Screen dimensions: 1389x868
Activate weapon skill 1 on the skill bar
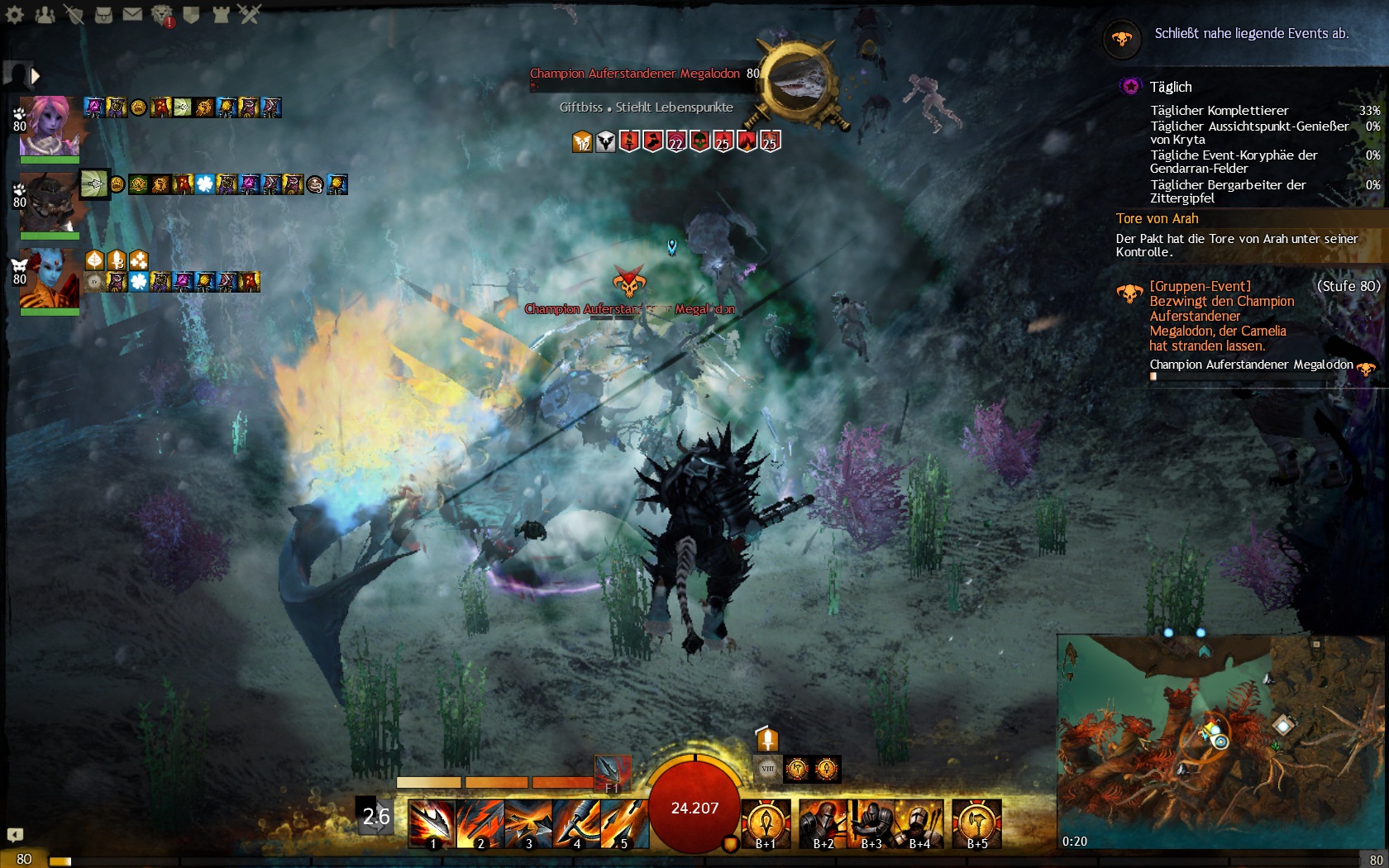pos(432,823)
